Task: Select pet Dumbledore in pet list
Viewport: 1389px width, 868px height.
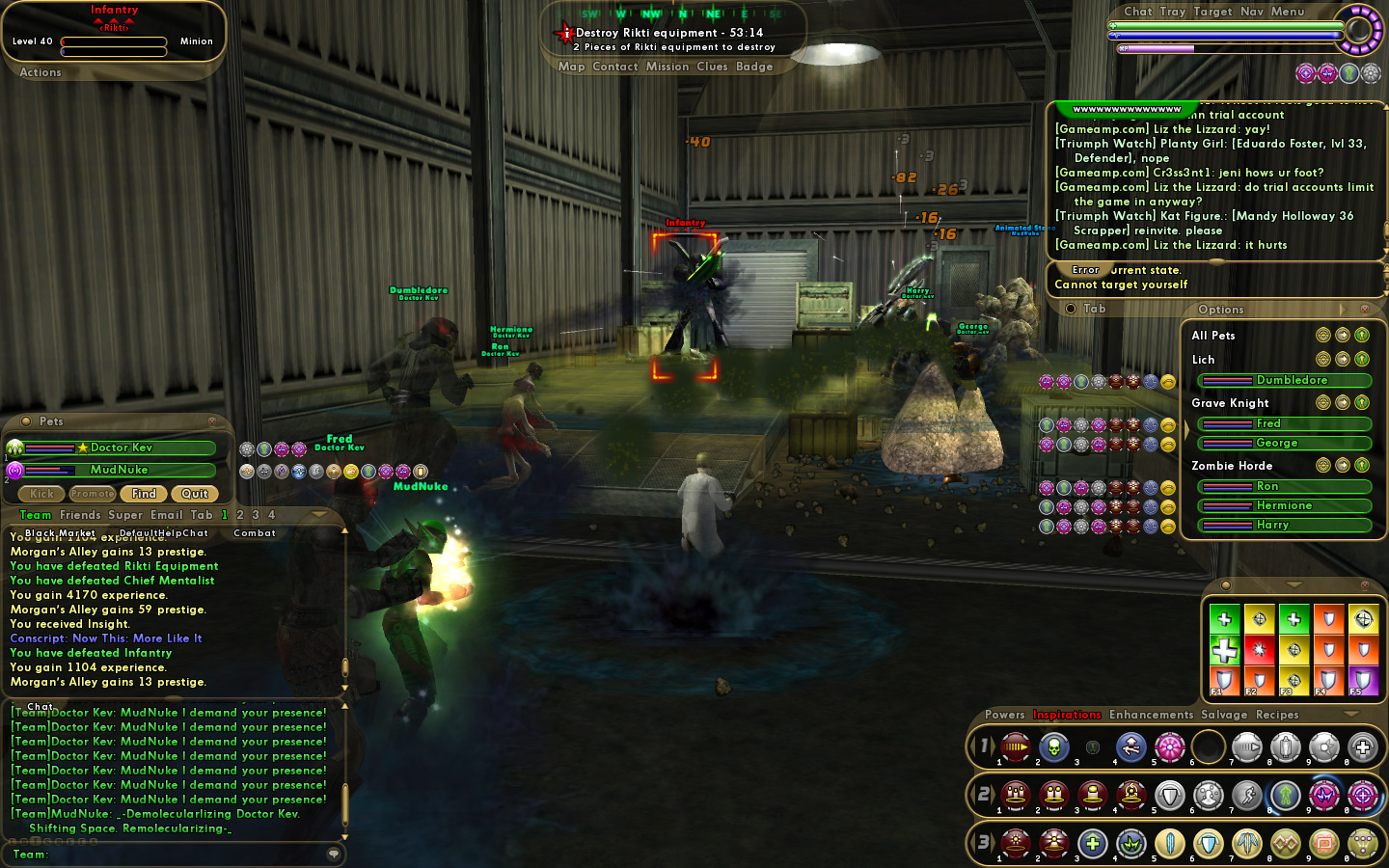Action: tap(1291, 380)
